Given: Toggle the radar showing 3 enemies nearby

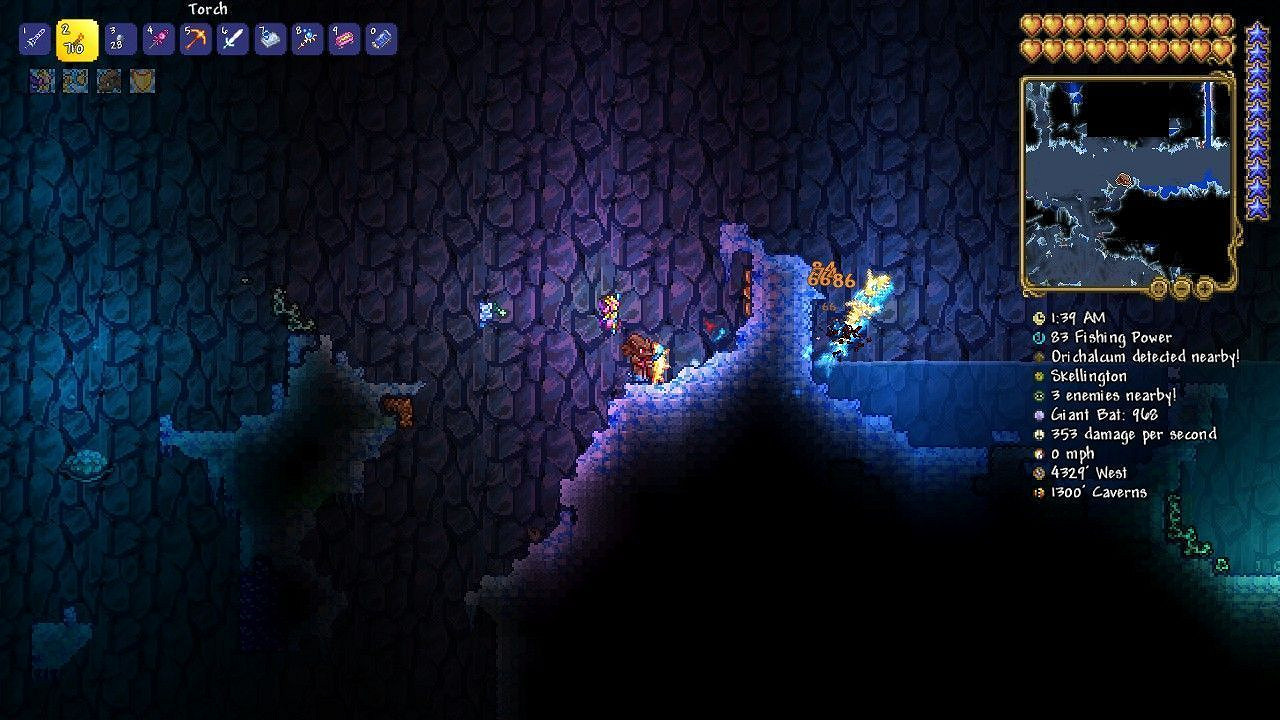Looking at the screenshot, I should tap(1039, 395).
